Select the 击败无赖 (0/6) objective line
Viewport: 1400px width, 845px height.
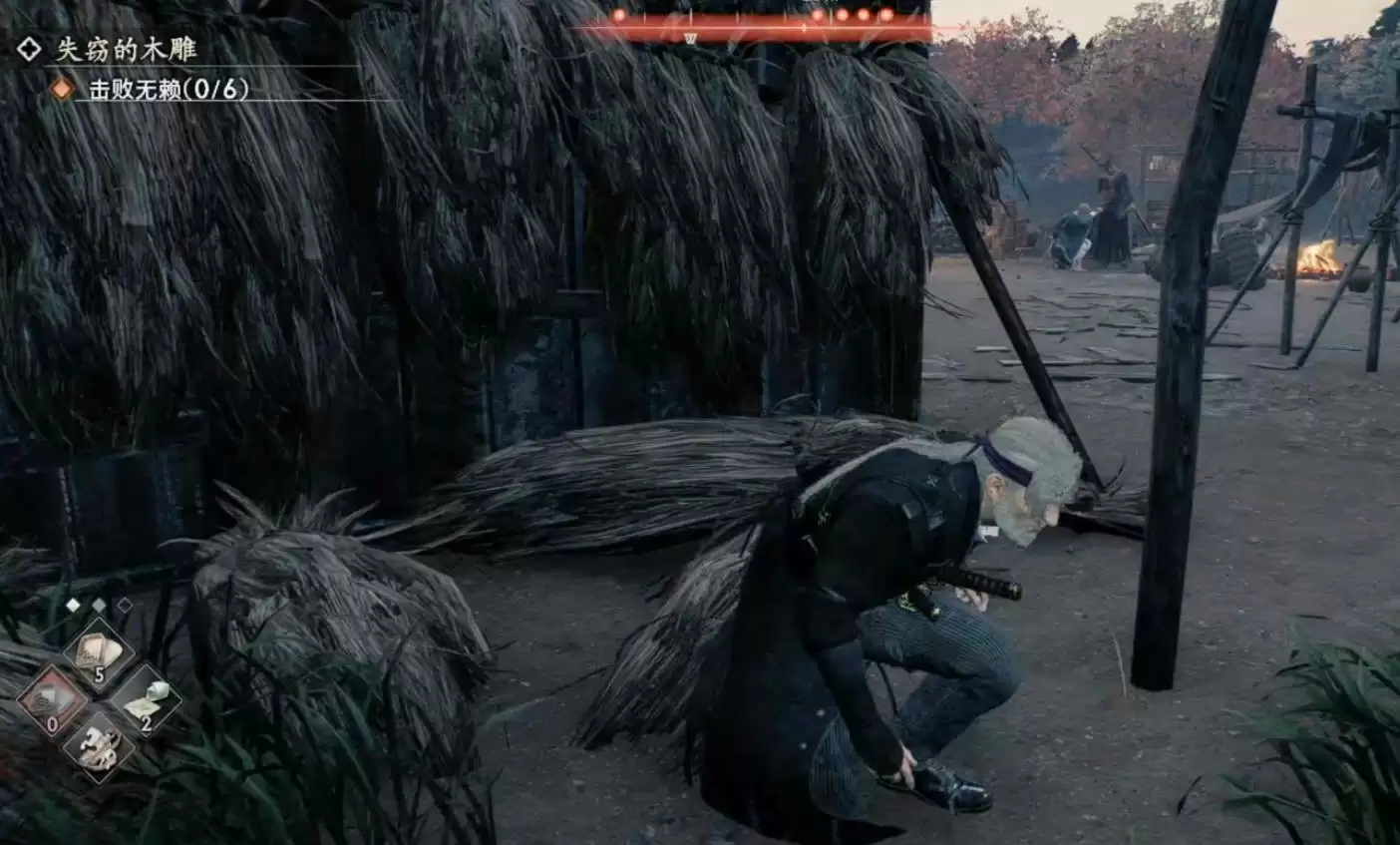168,90
